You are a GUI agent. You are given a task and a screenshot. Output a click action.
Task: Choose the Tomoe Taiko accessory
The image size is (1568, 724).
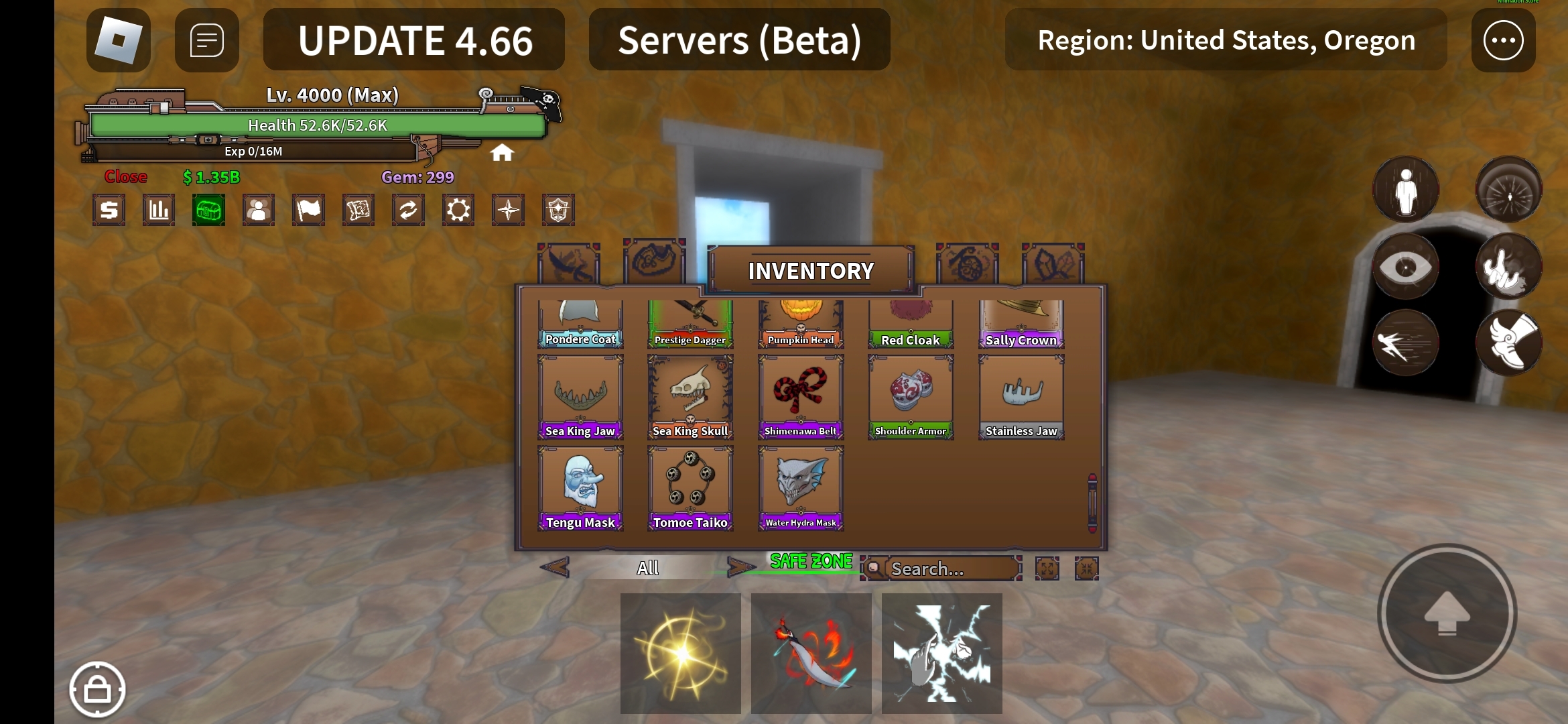pos(690,488)
